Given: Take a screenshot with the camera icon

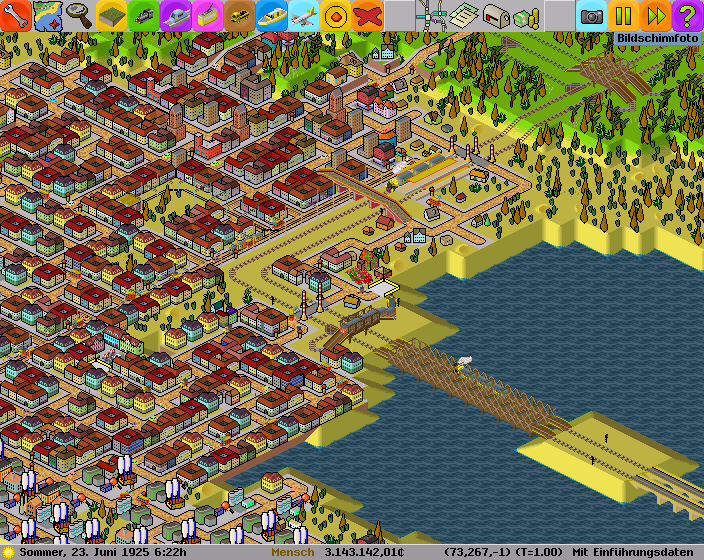Looking at the screenshot, I should coord(592,16).
